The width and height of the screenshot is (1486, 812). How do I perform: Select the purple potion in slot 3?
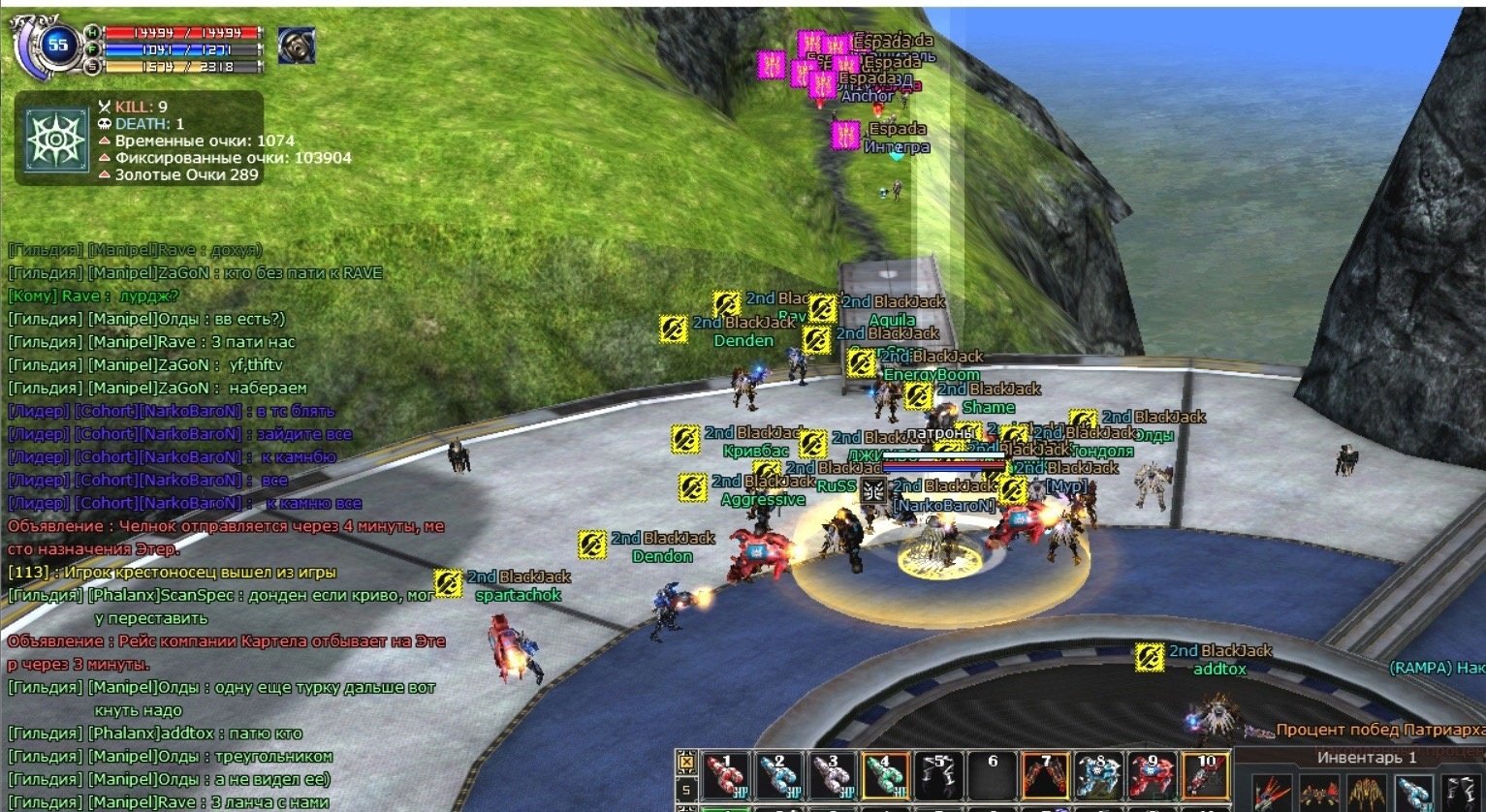click(832, 777)
